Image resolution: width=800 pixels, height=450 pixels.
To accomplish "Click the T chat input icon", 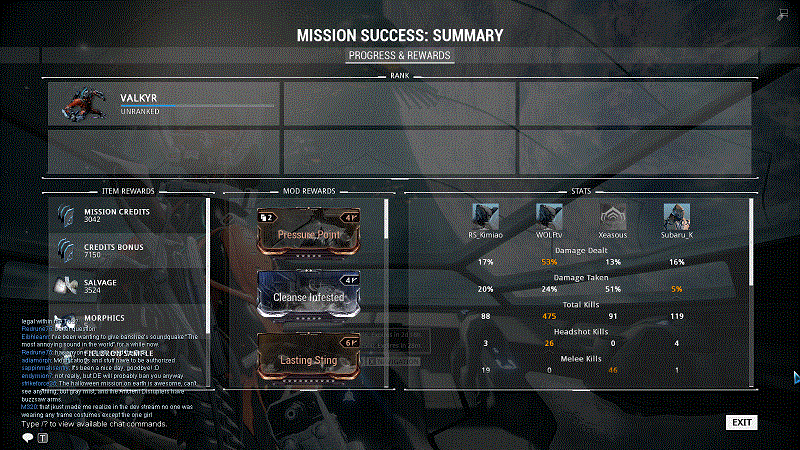I will point(43,437).
